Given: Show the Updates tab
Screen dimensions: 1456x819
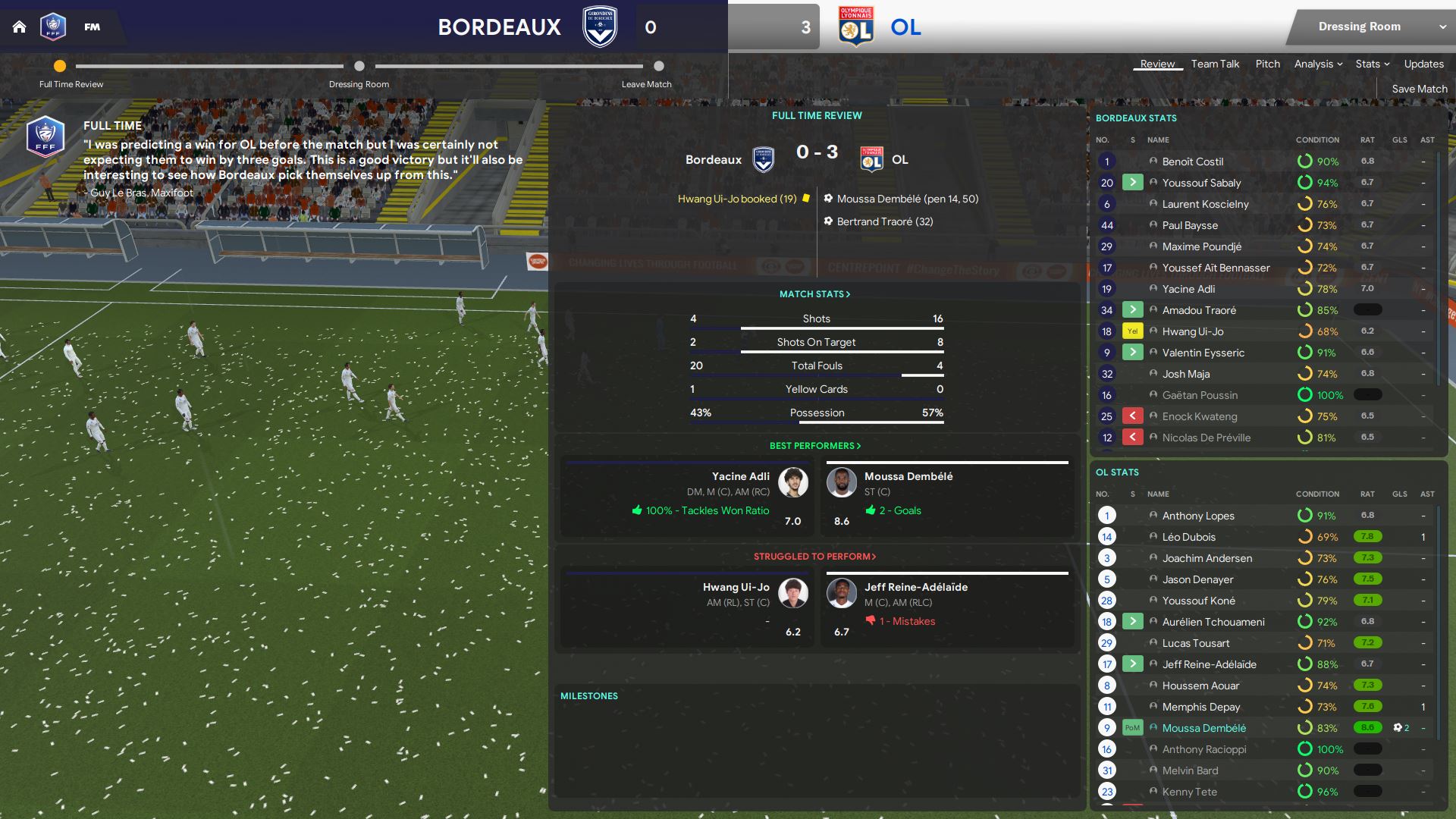Looking at the screenshot, I should pyautogui.click(x=1423, y=64).
